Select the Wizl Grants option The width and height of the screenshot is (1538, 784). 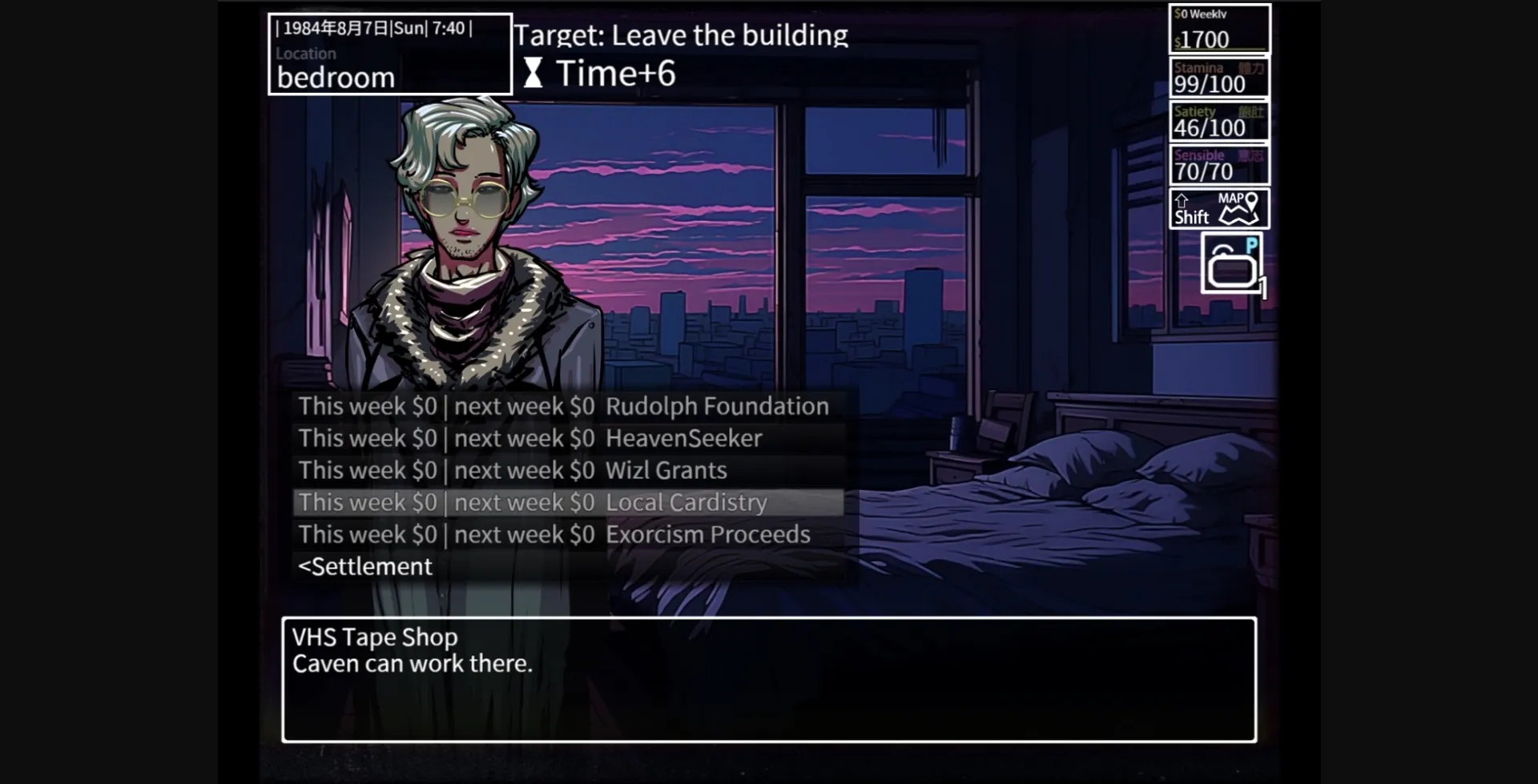coord(513,470)
